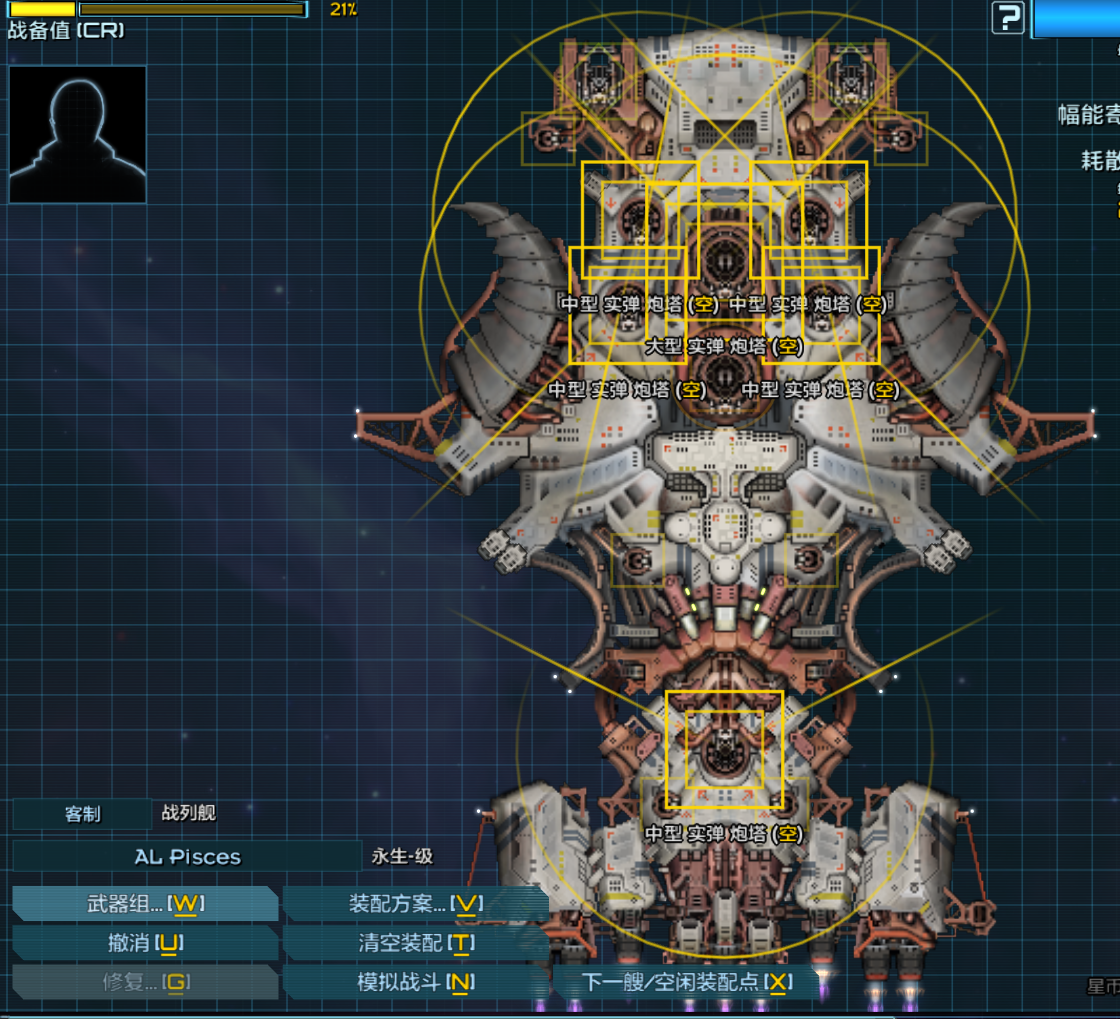Edit the ship name AL Pisces
The width and height of the screenshot is (1120, 1019).
(187, 857)
